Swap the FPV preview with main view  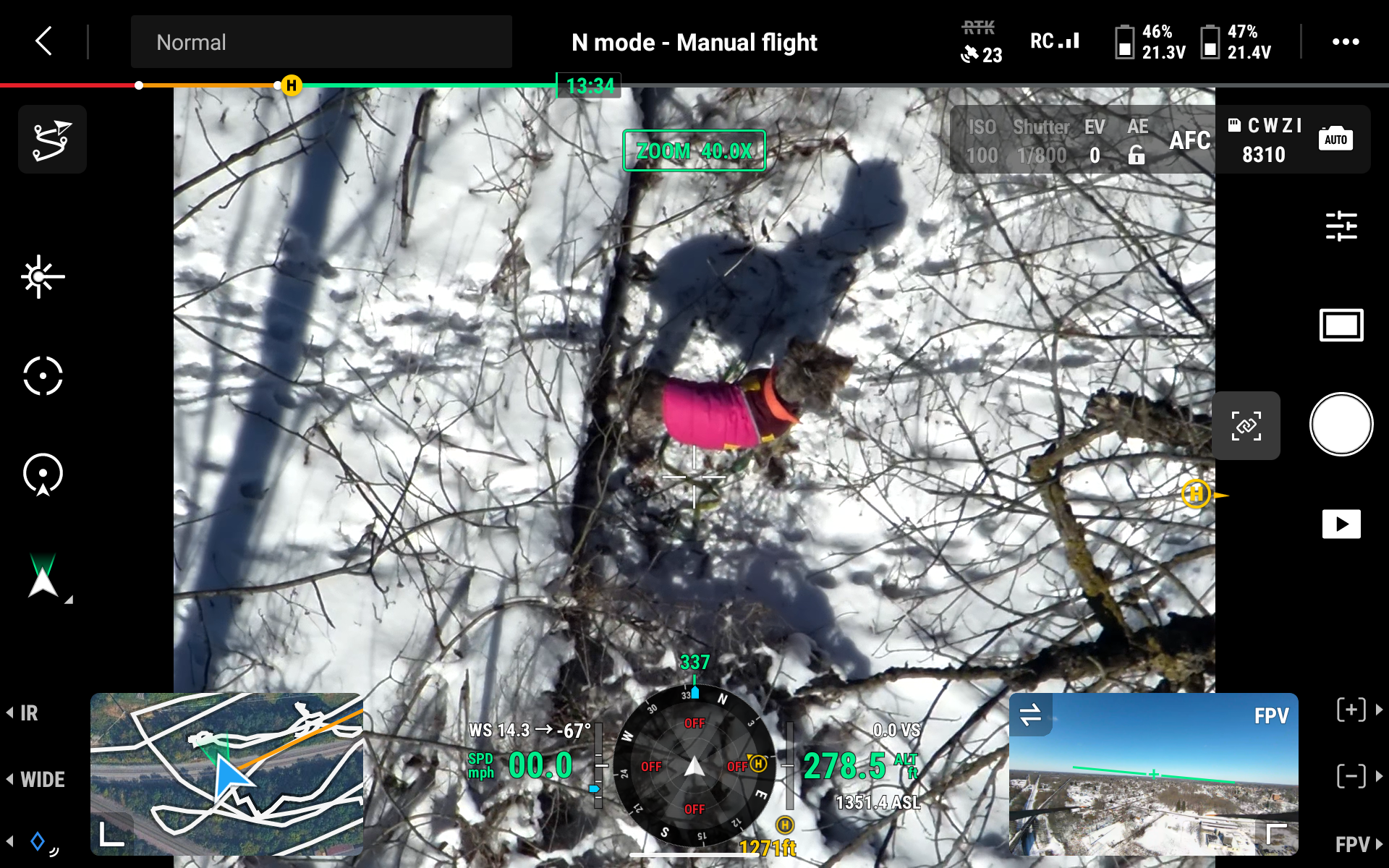pyautogui.click(x=1030, y=715)
